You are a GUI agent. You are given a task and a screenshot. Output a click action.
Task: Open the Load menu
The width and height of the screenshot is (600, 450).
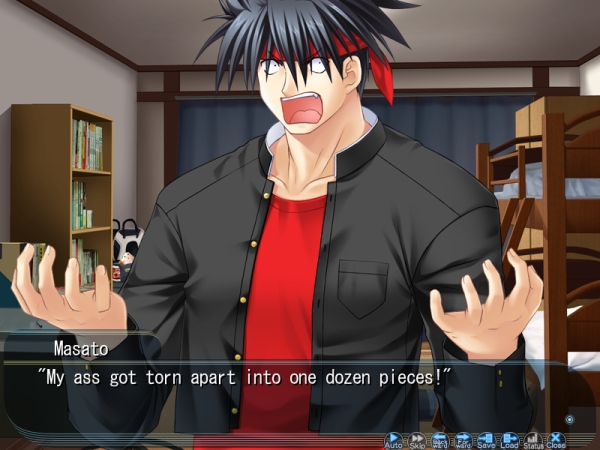pos(510,439)
